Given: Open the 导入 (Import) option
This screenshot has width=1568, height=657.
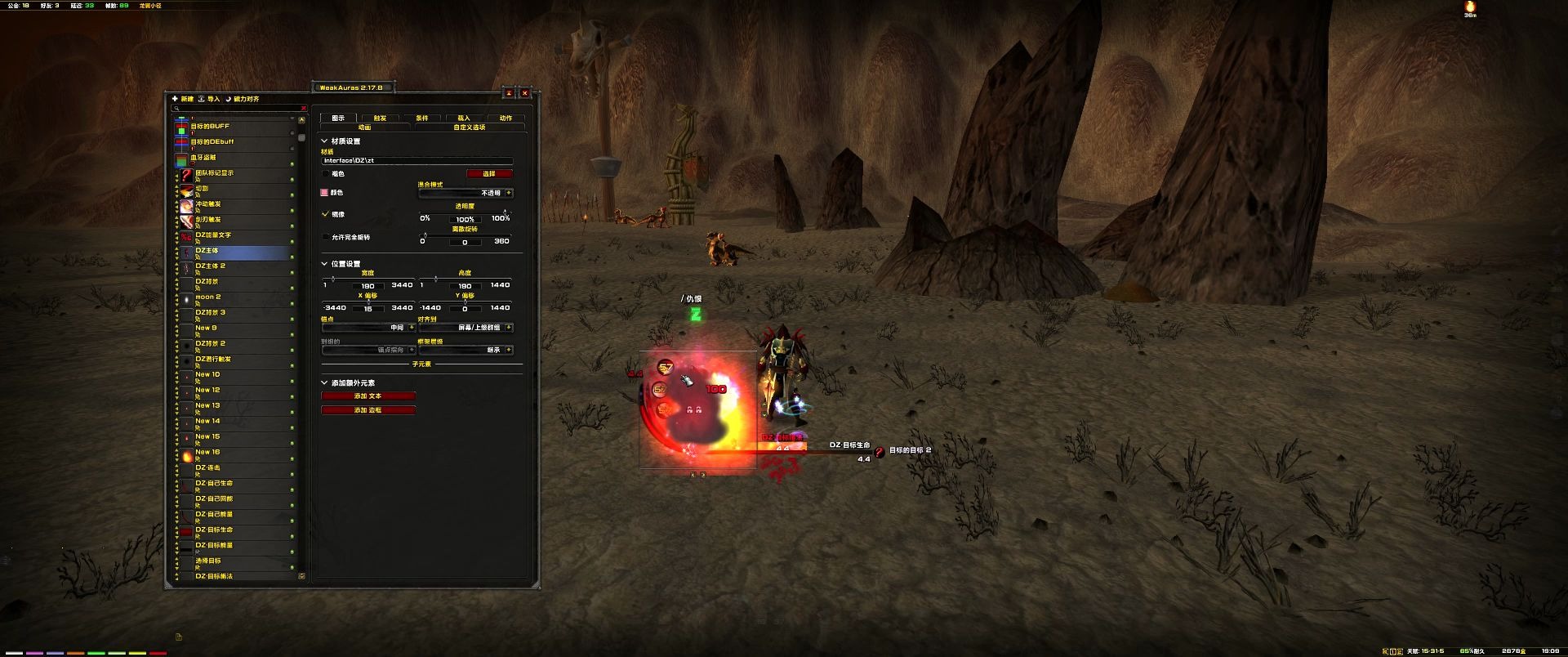Looking at the screenshot, I should click(209, 99).
